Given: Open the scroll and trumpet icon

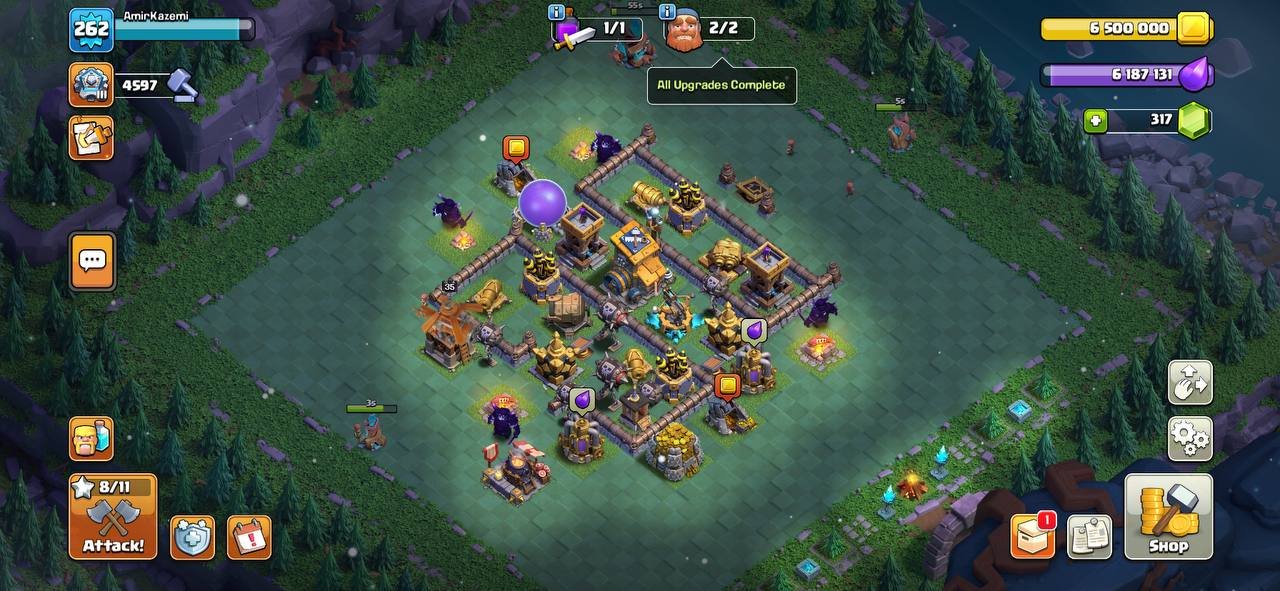Looking at the screenshot, I should click(x=91, y=138).
